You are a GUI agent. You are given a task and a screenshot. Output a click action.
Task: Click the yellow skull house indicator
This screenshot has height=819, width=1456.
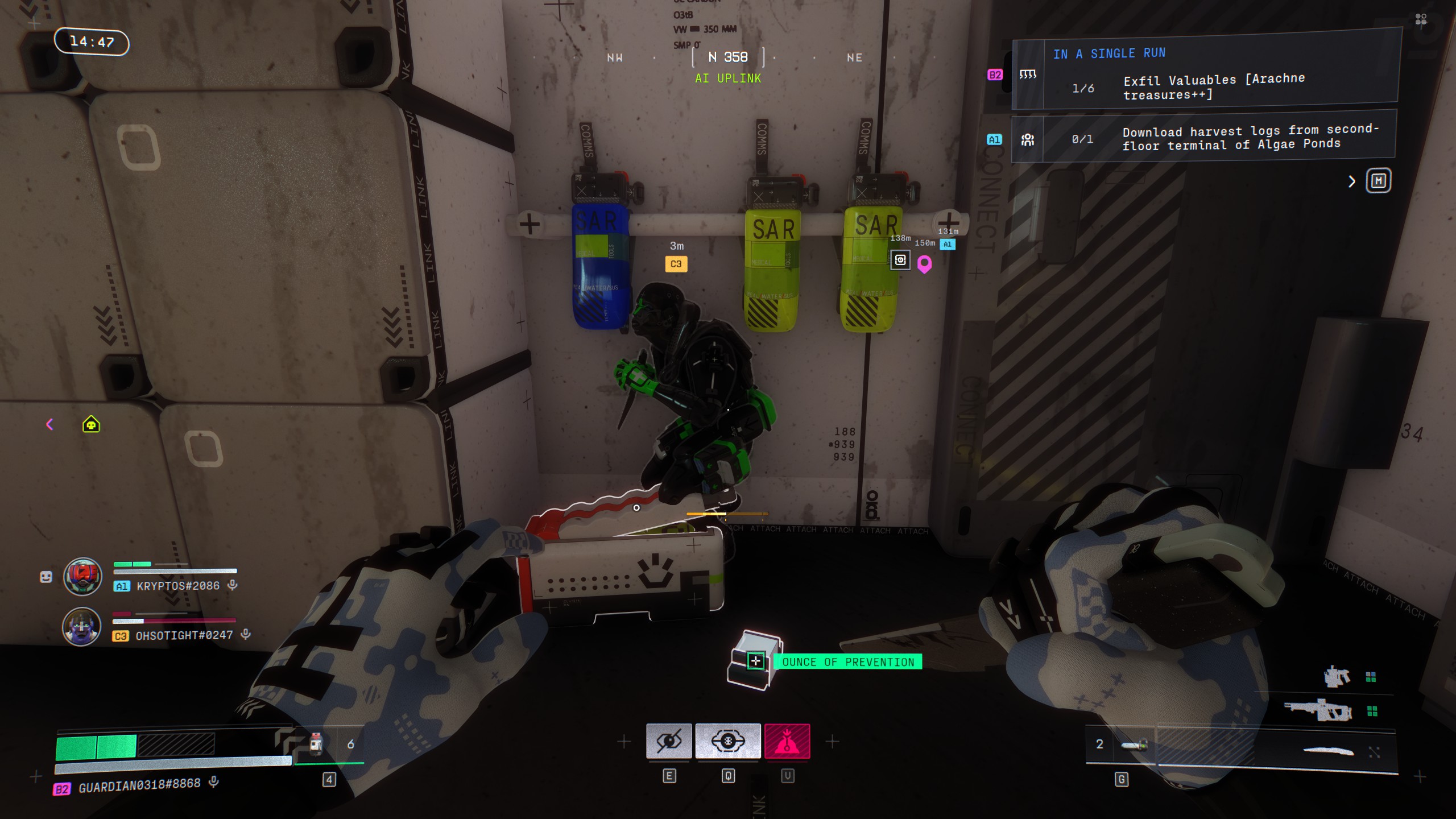pyautogui.click(x=91, y=424)
